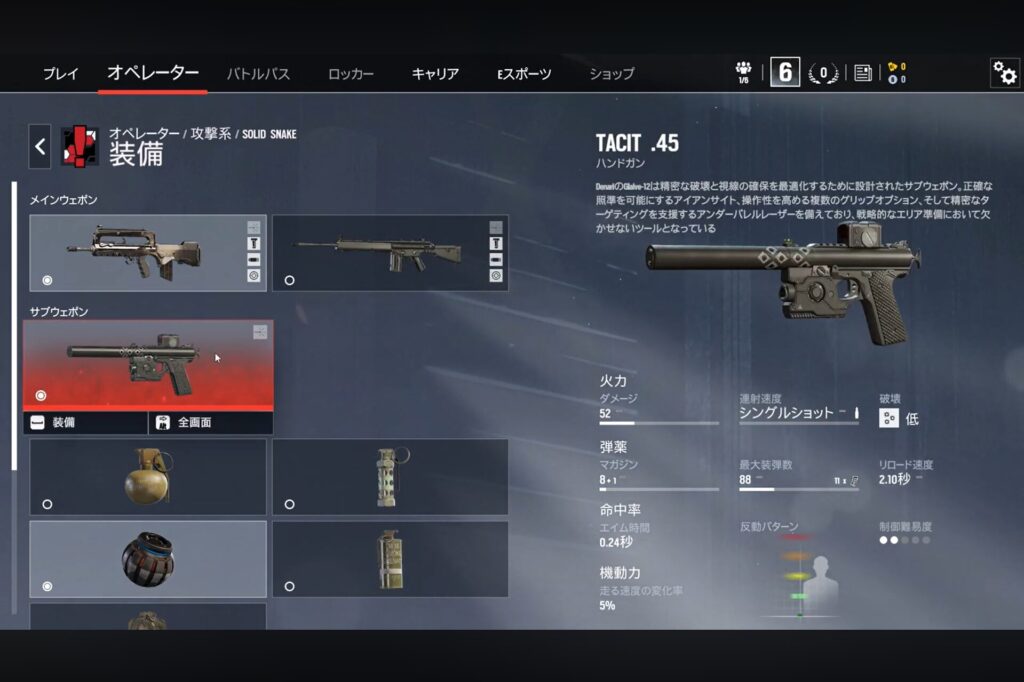Select the green-banded stun grenade gadget

coord(390,476)
